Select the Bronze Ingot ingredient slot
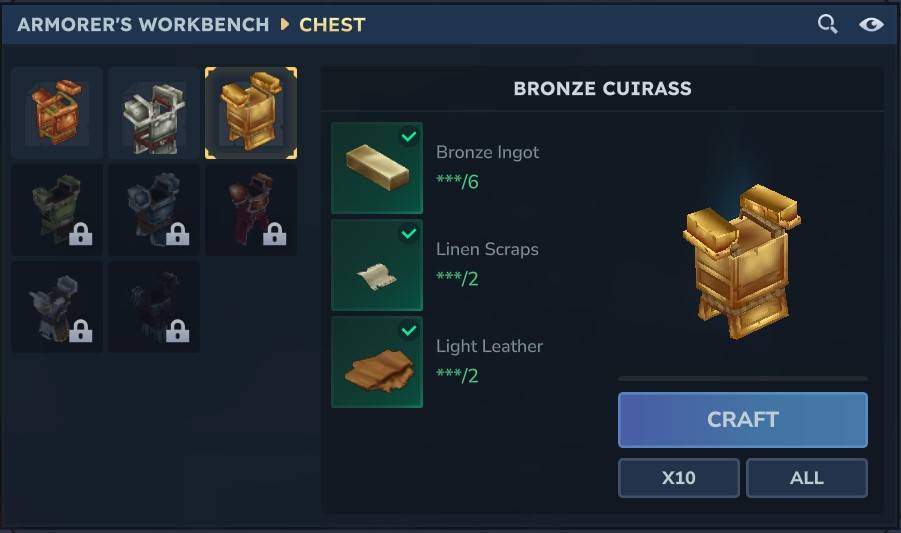The height and width of the screenshot is (533, 901). click(377, 168)
